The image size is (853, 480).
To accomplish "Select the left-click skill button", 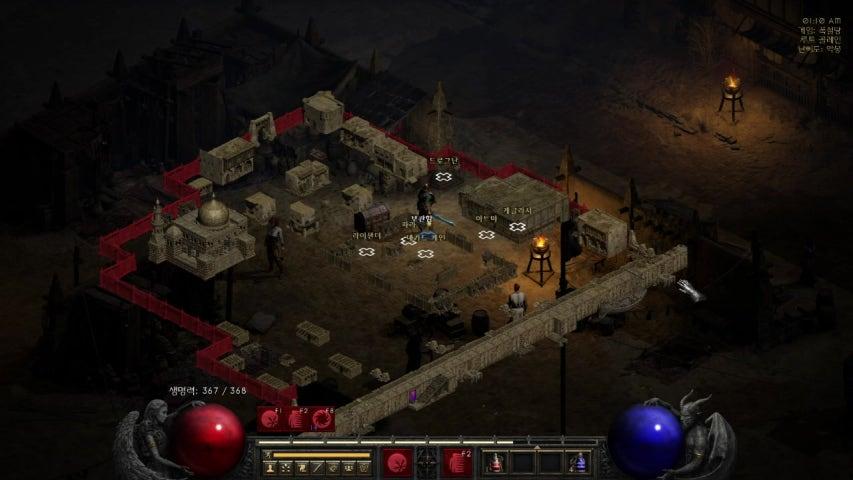I will click(x=397, y=462).
